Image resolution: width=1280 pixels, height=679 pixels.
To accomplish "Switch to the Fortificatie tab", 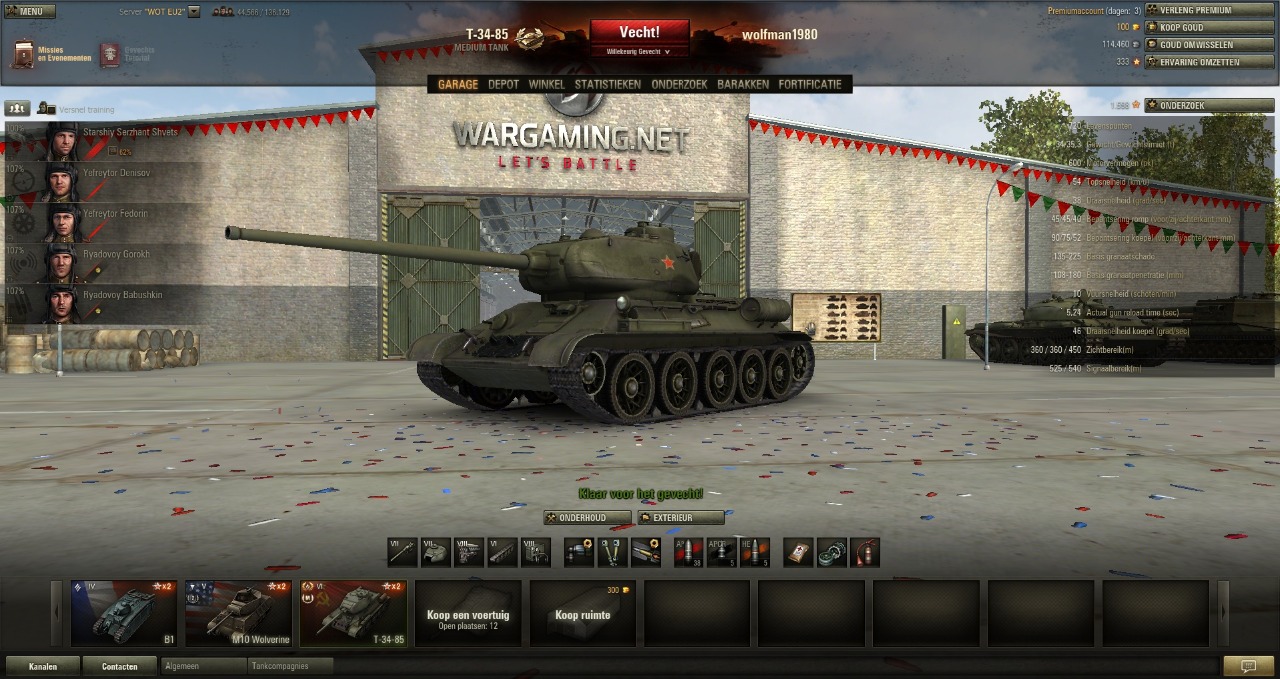I will 810,85.
